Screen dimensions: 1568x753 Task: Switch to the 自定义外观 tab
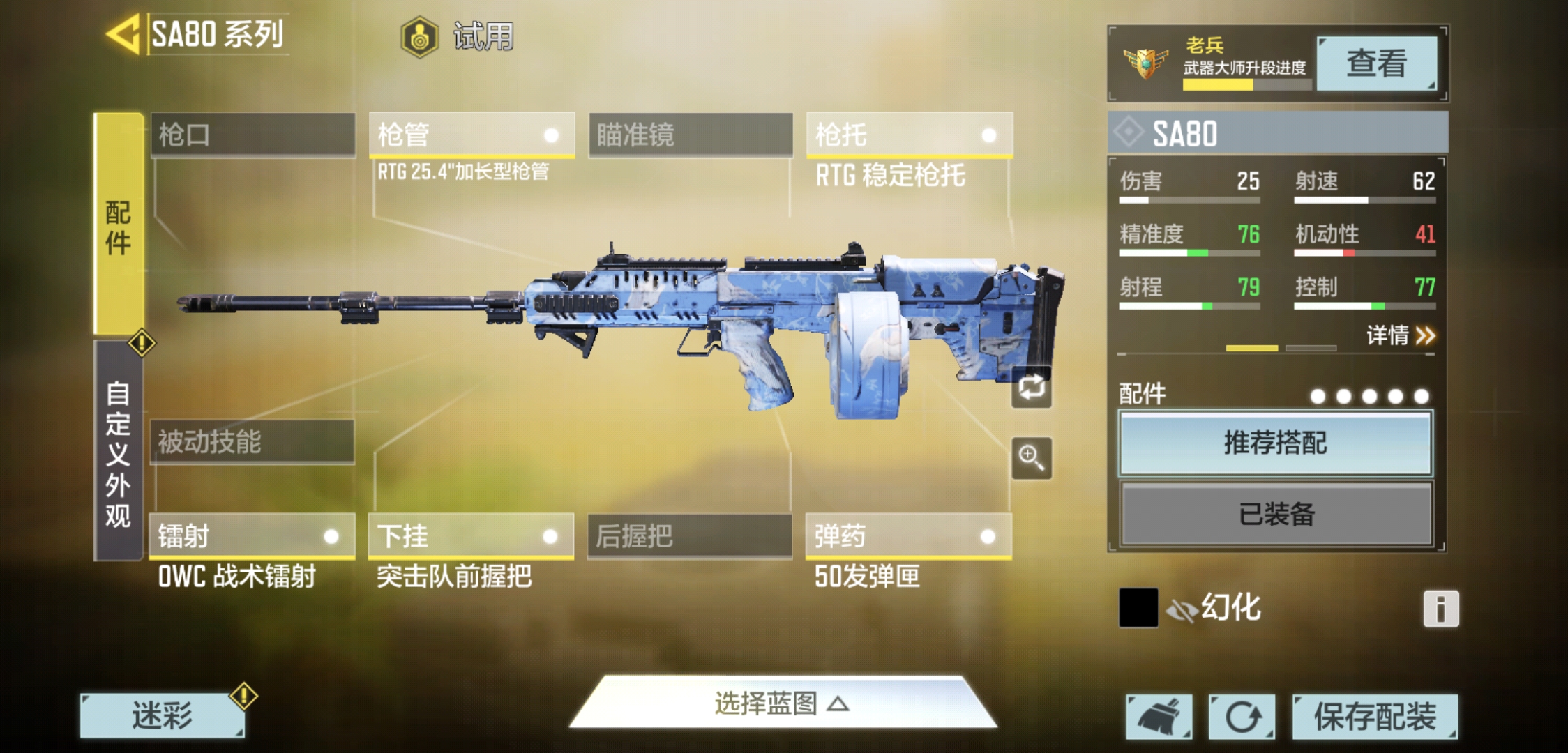coord(119,453)
